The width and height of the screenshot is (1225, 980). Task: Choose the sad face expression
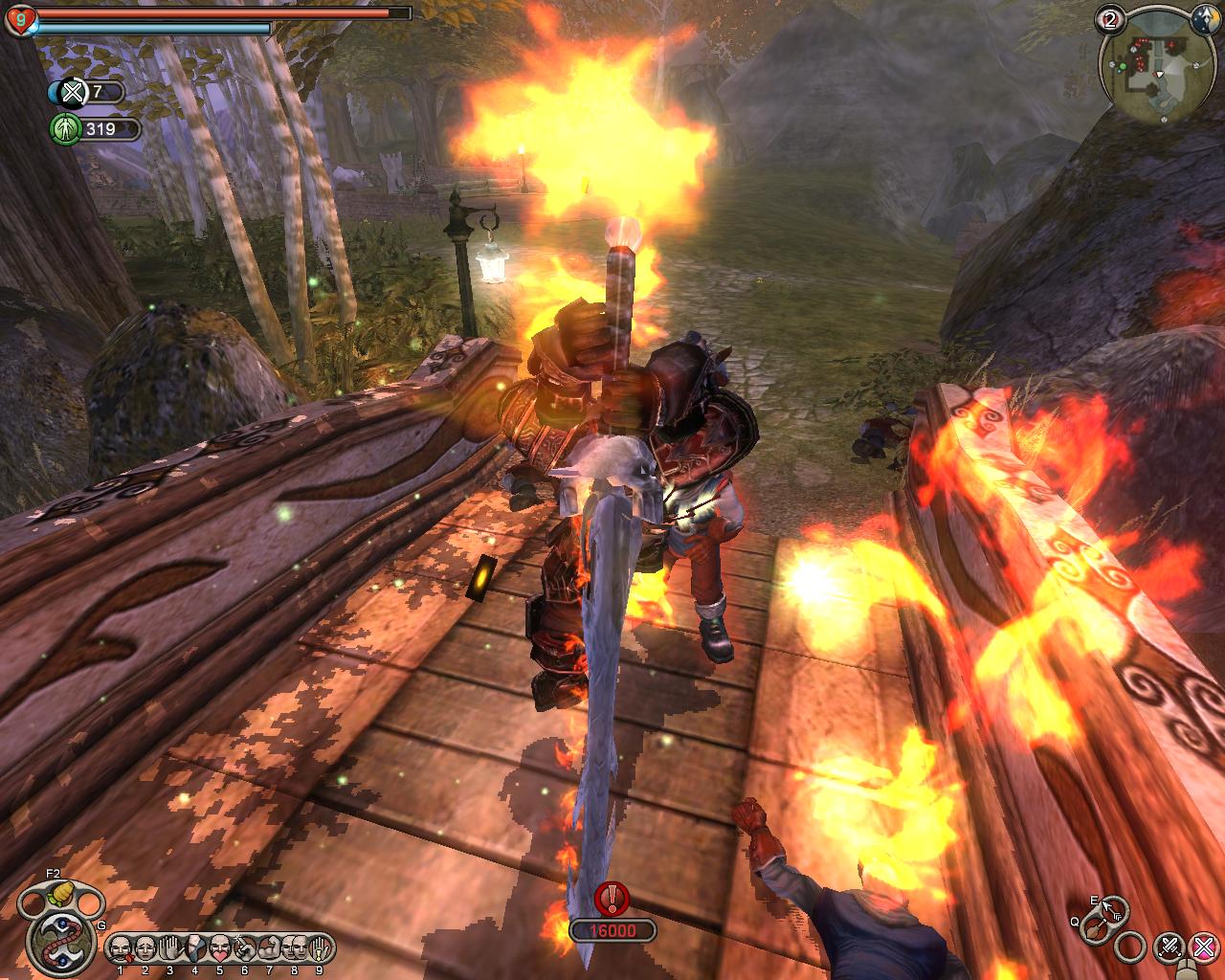pos(145,948)
